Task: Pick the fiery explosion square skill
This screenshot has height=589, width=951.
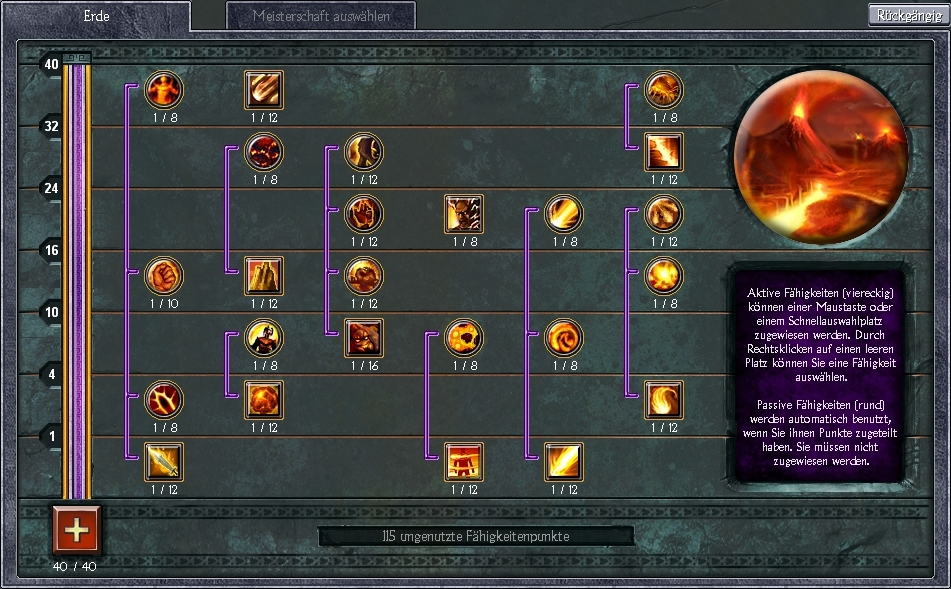Action: coord(264,400)
